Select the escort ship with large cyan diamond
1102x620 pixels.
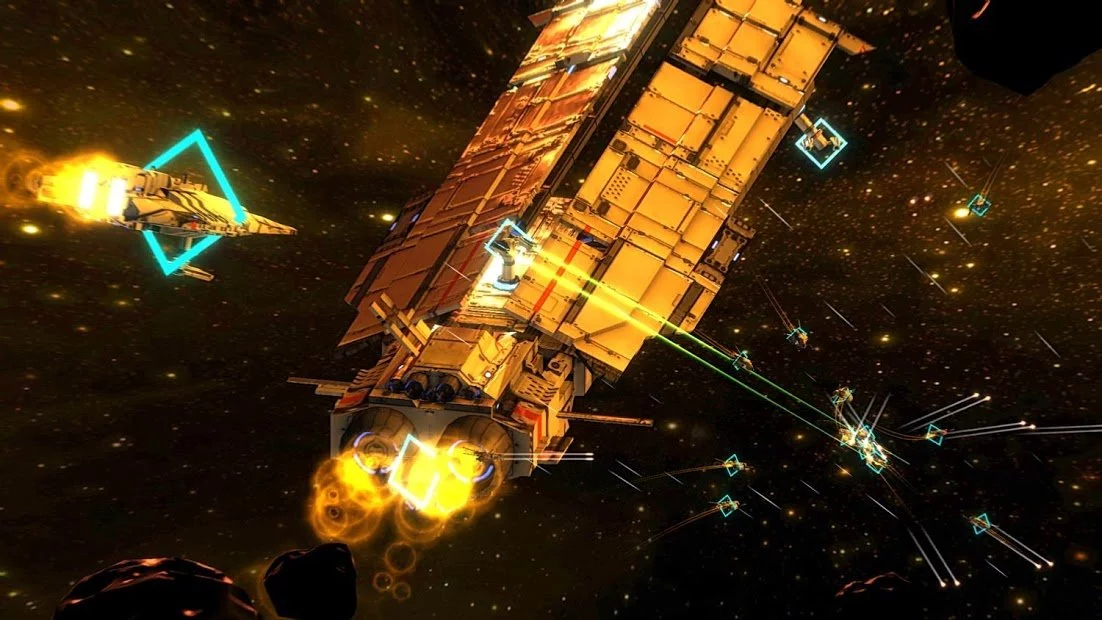190,203
